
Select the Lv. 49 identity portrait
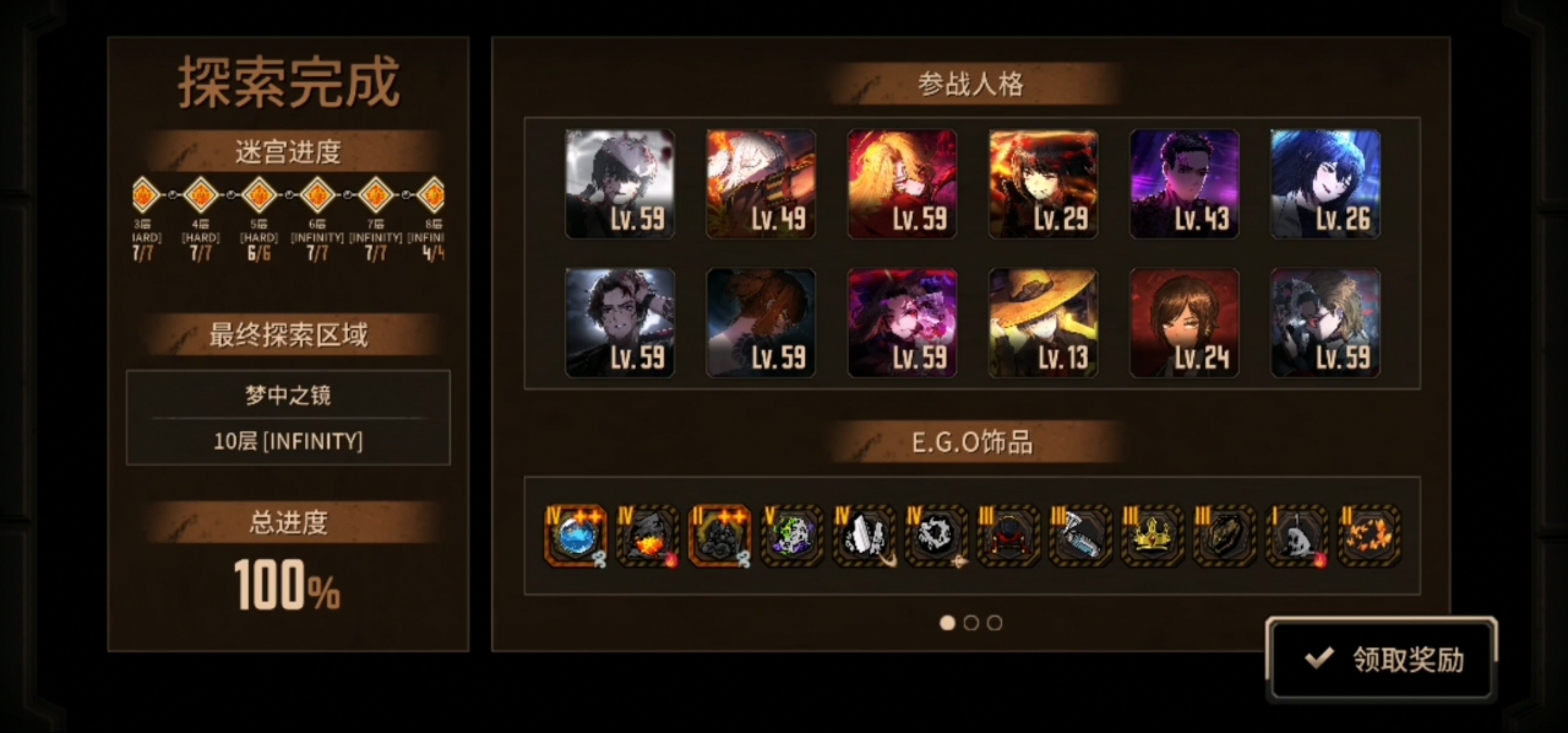[760, 184]
